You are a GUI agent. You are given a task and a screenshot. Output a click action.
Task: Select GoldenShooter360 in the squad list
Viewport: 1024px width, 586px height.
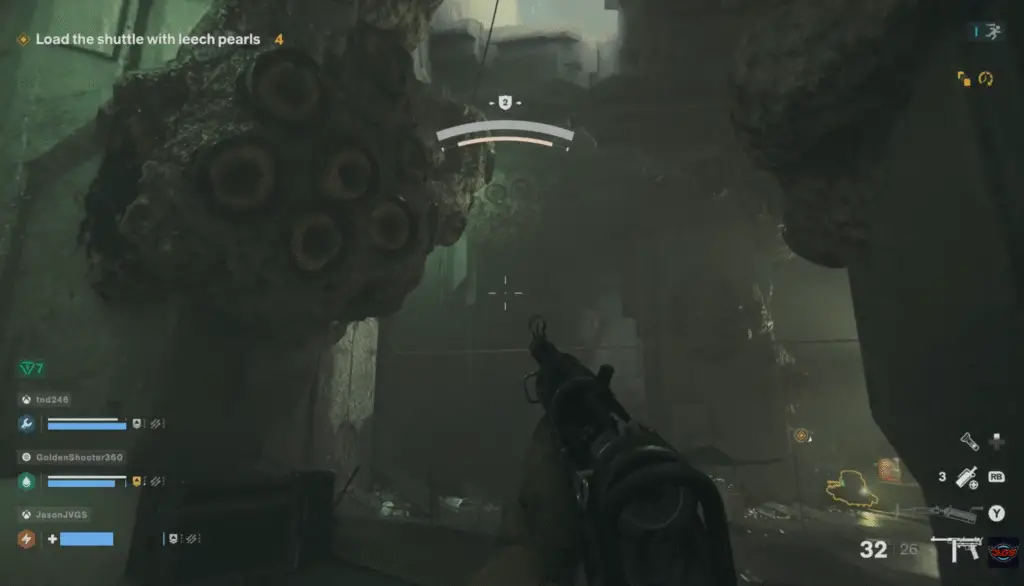(78, 457)
